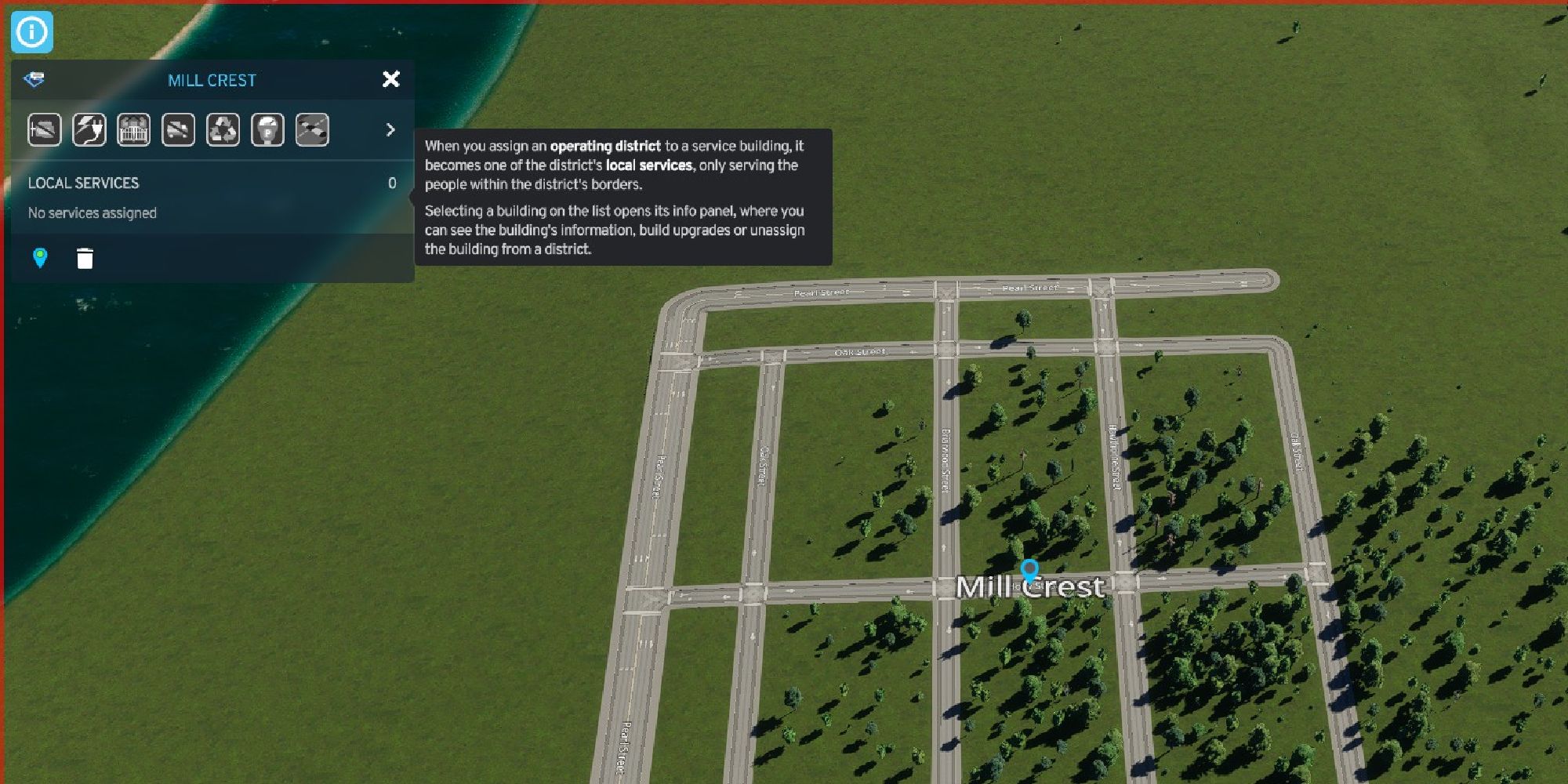Expand more district policies with the right chevron
This screenshot has width=1568, height=784.
coord(390,129)
